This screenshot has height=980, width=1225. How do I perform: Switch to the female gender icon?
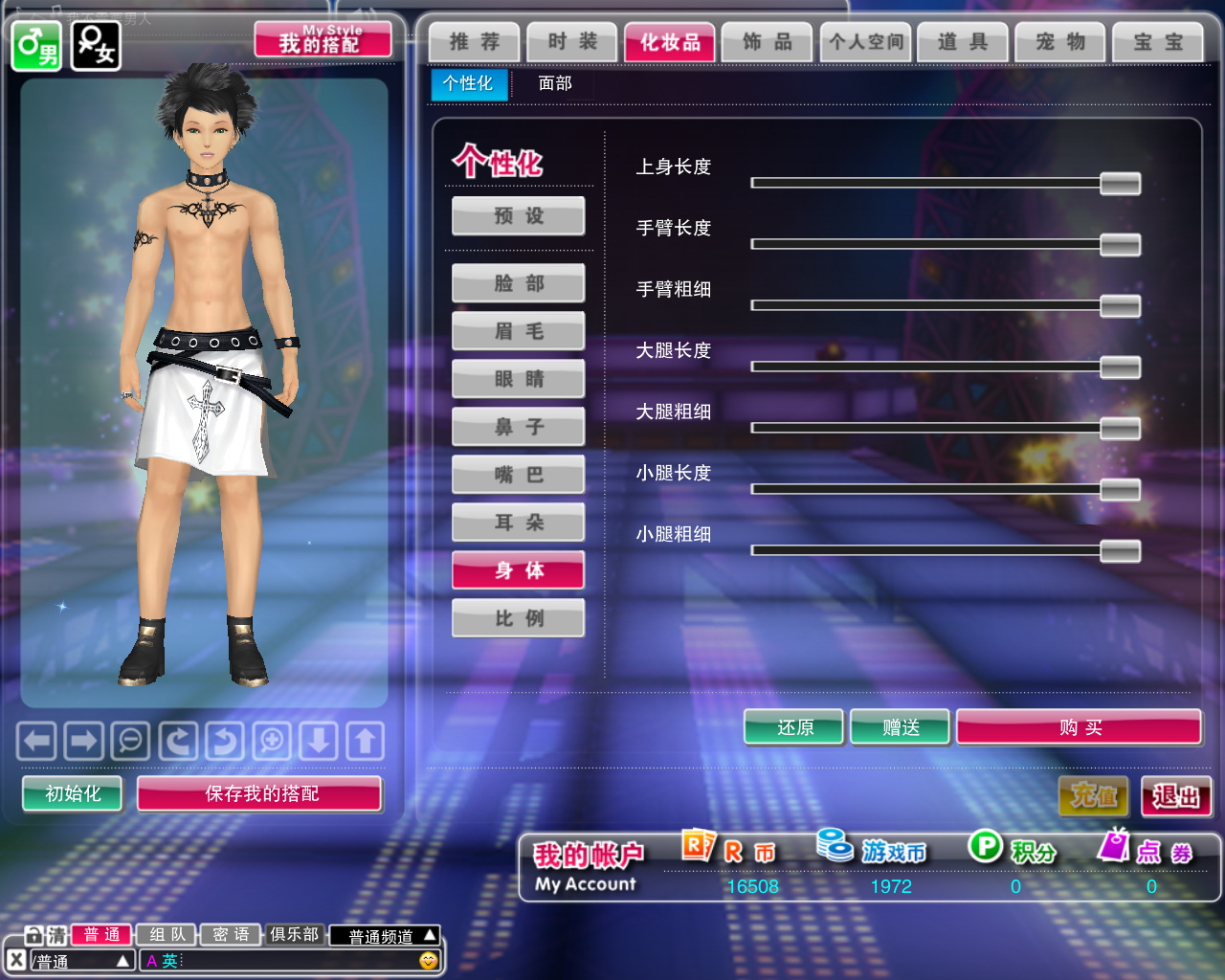(x=96, y=45)
